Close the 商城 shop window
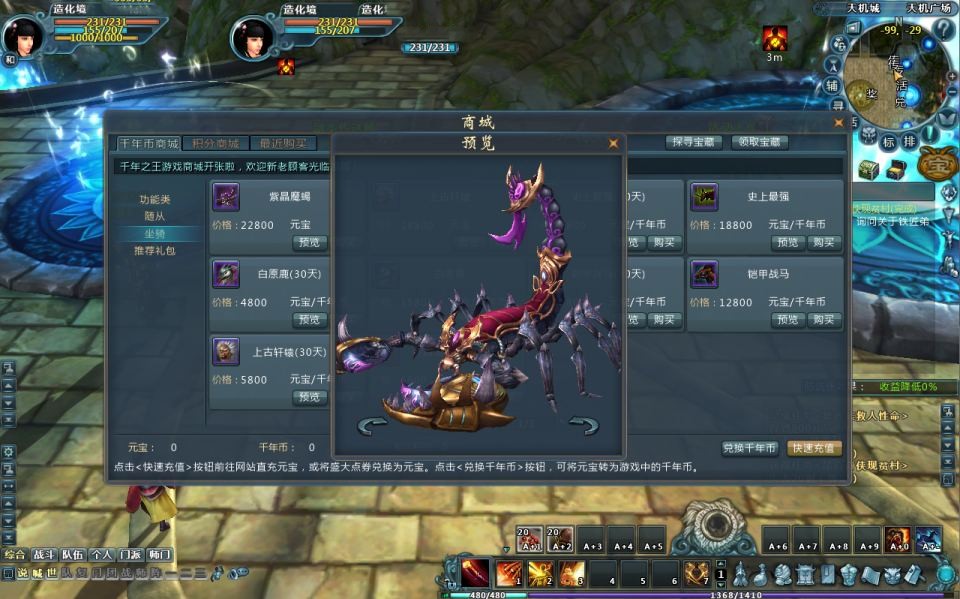This screenshot has width=960, height=599. (838, 123)
